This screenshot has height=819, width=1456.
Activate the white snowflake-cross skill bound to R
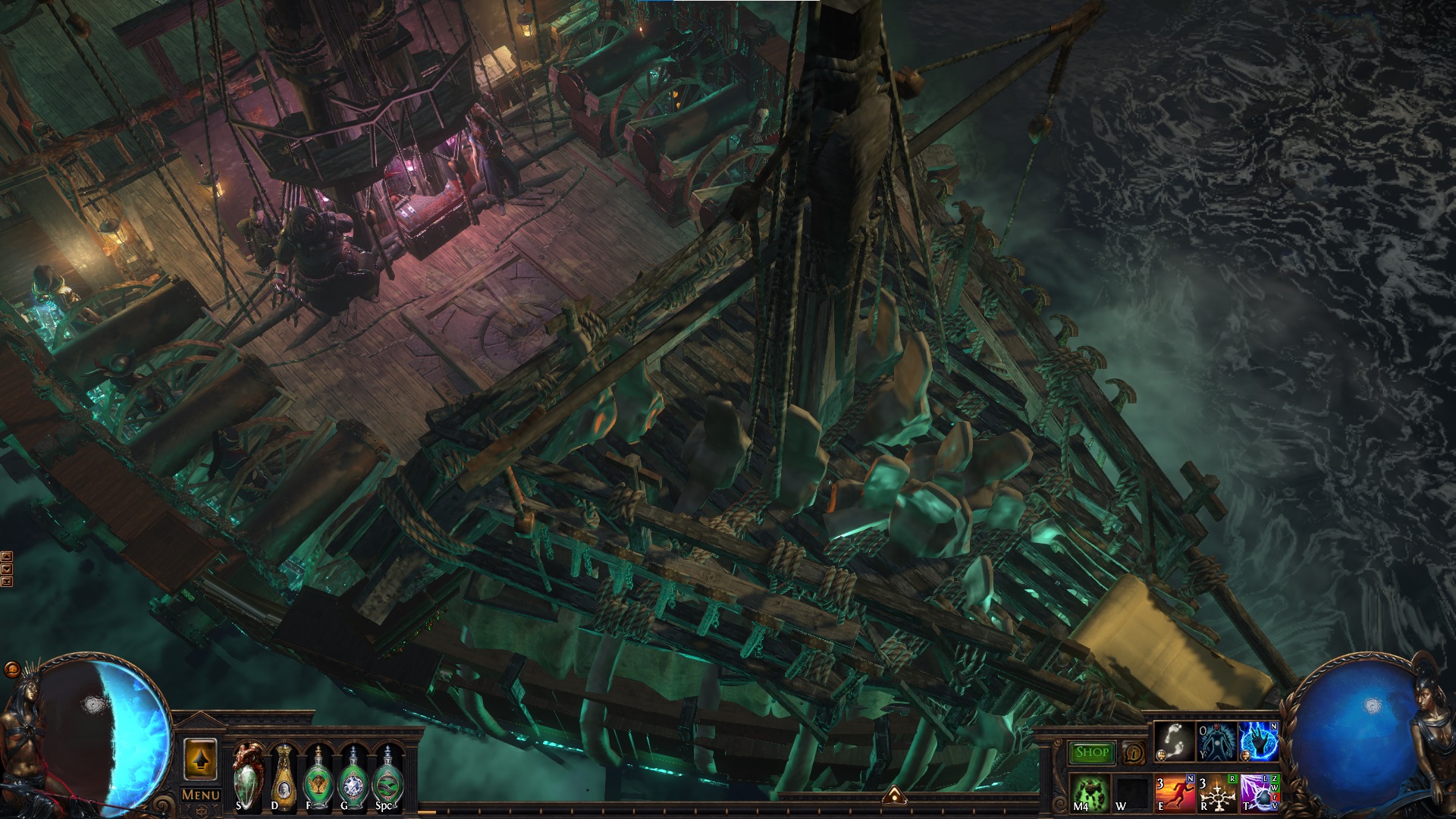(x=1218, y=792)
